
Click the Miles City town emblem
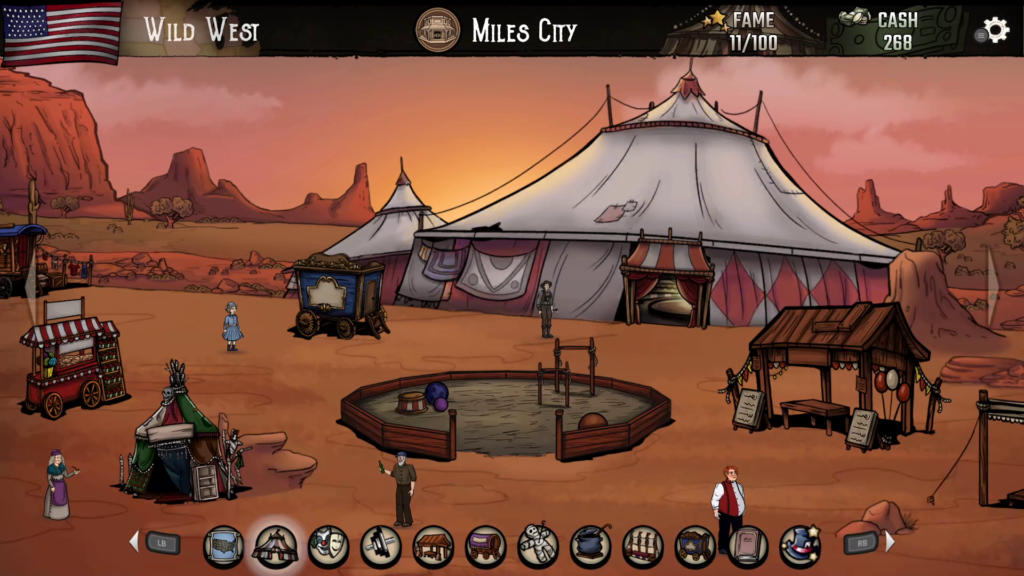[437, 30]
